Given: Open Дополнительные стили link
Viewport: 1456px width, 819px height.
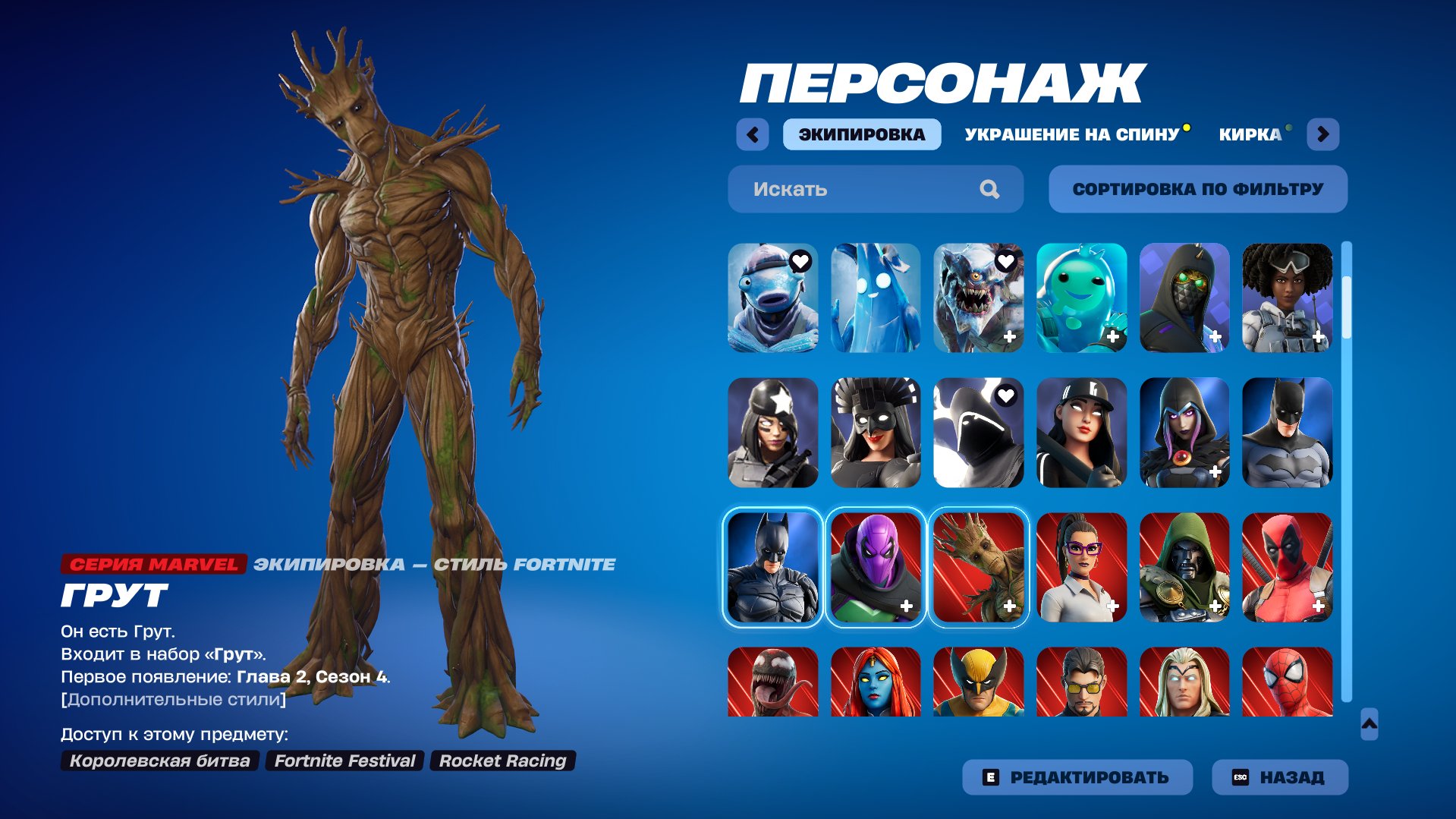Looking at the screenshot, I should click(x=172, y=700).
